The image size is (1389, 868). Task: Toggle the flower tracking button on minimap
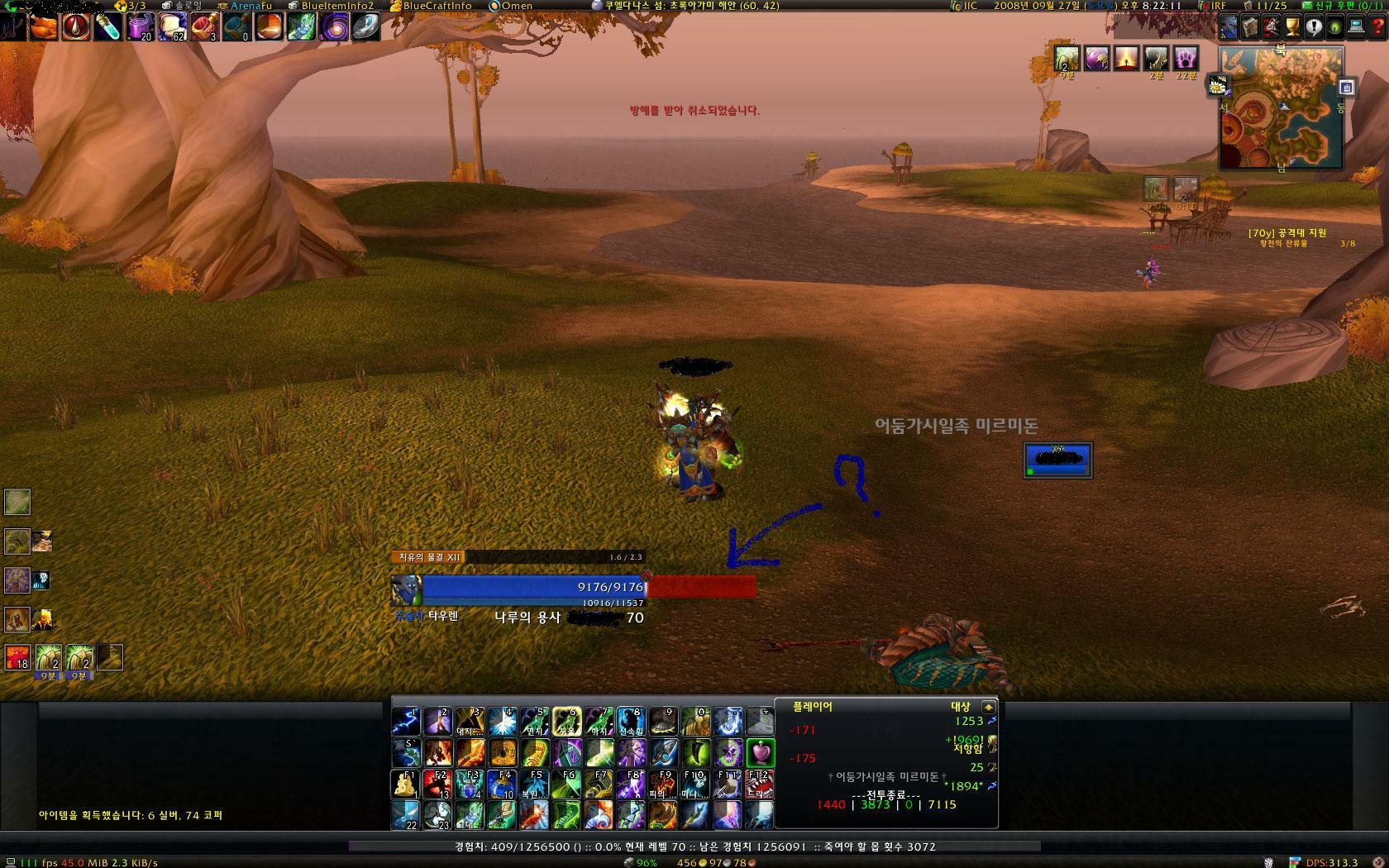point(1215,83)
